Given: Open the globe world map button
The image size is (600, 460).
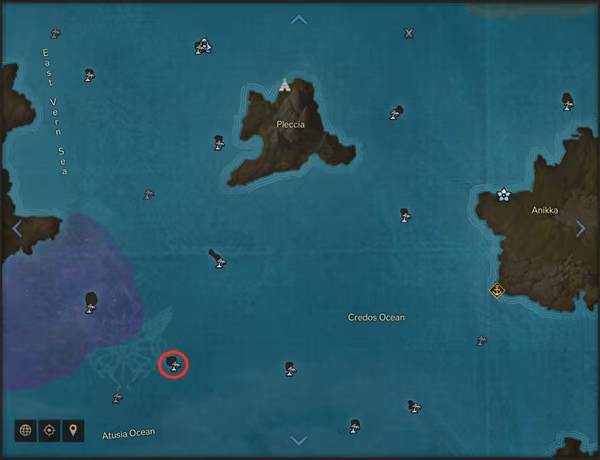Looking at the screenshot, I should 25,430.
